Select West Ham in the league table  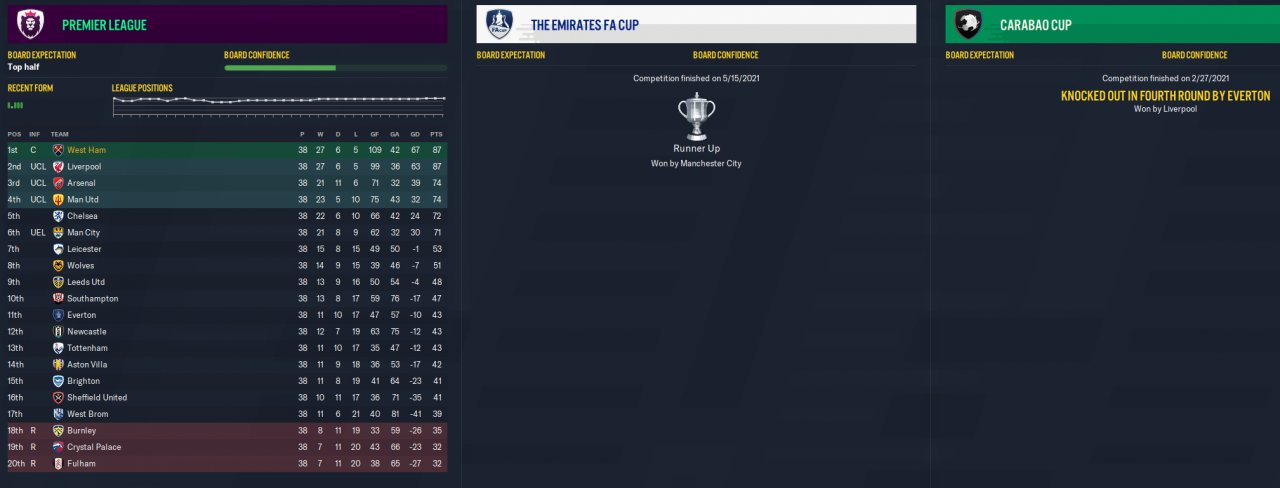pyautogui.click(x=86, y=150)
